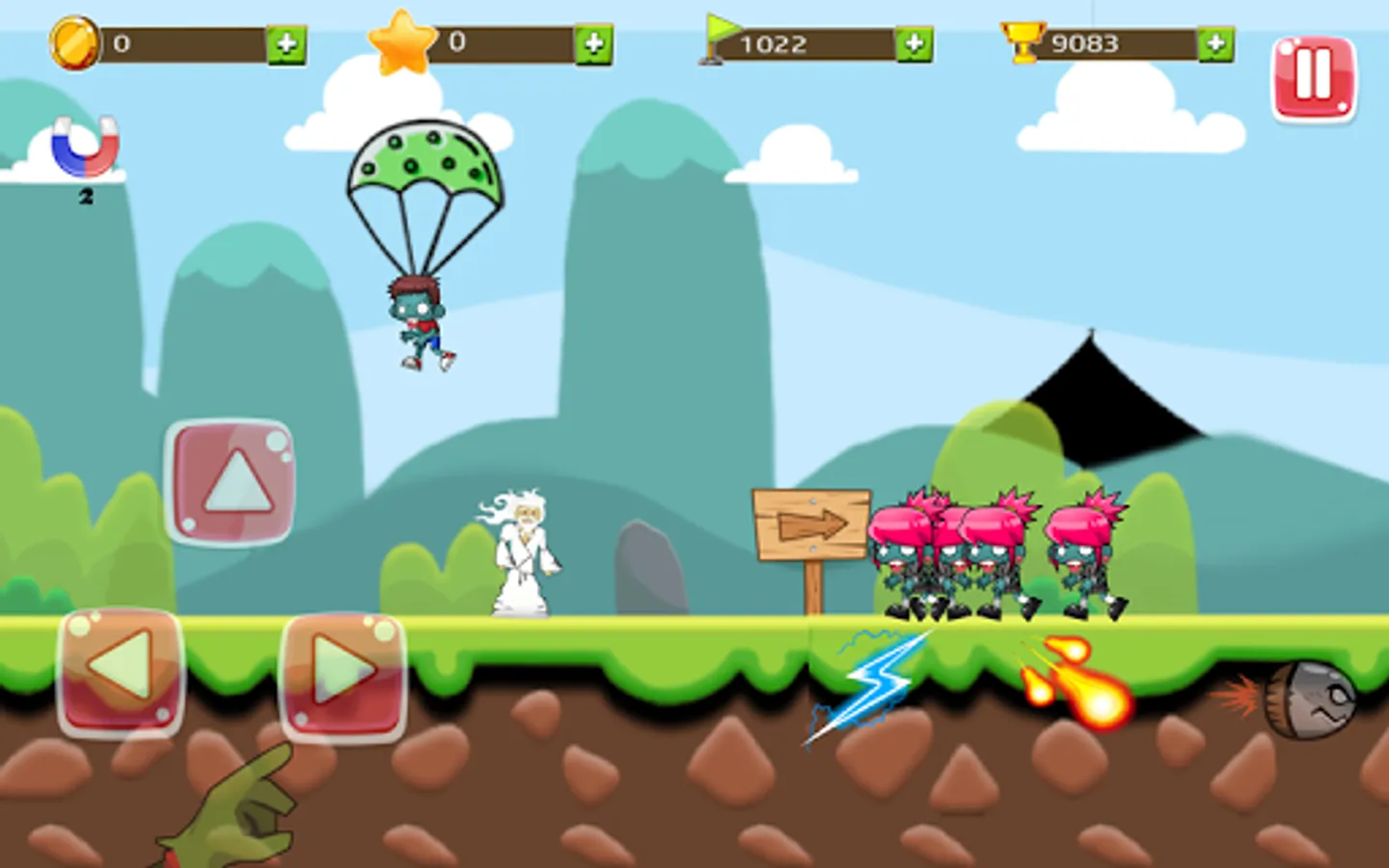The height and width of the screenshot is (868, 1389).
Task: Tap the wooden arrow signpost
Action: point(811,526)
